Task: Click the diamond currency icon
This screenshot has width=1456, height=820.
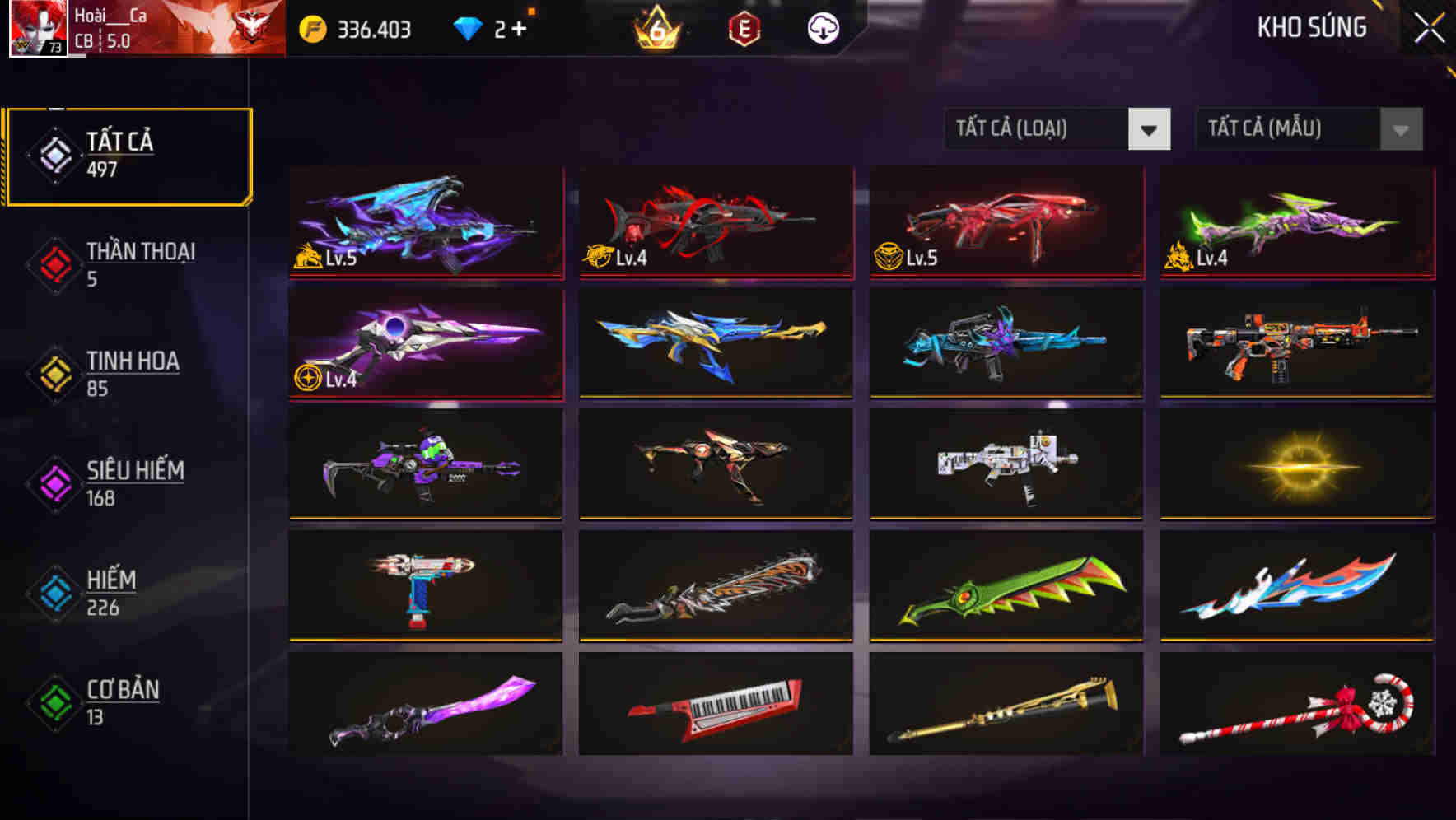Action: point(469,27)
